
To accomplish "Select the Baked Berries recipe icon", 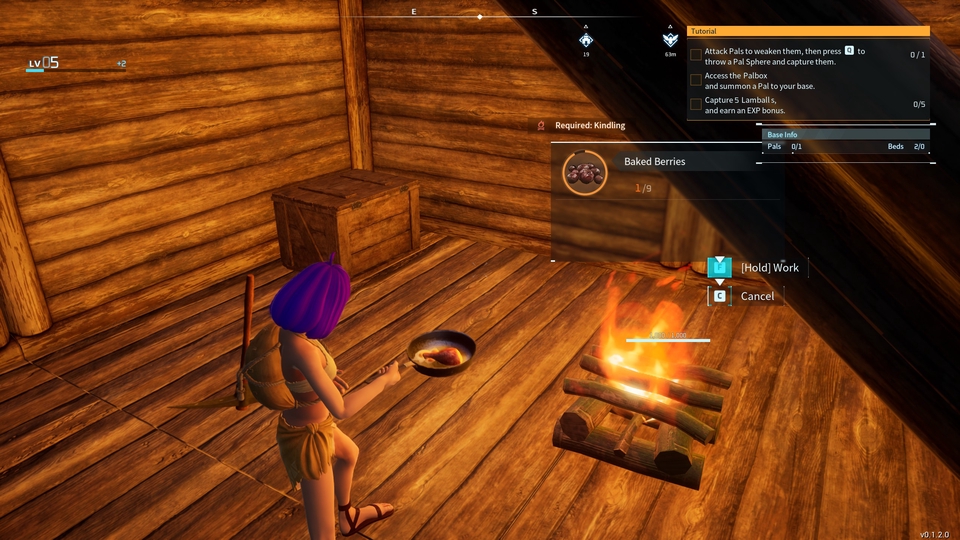I will coord(585,173).
